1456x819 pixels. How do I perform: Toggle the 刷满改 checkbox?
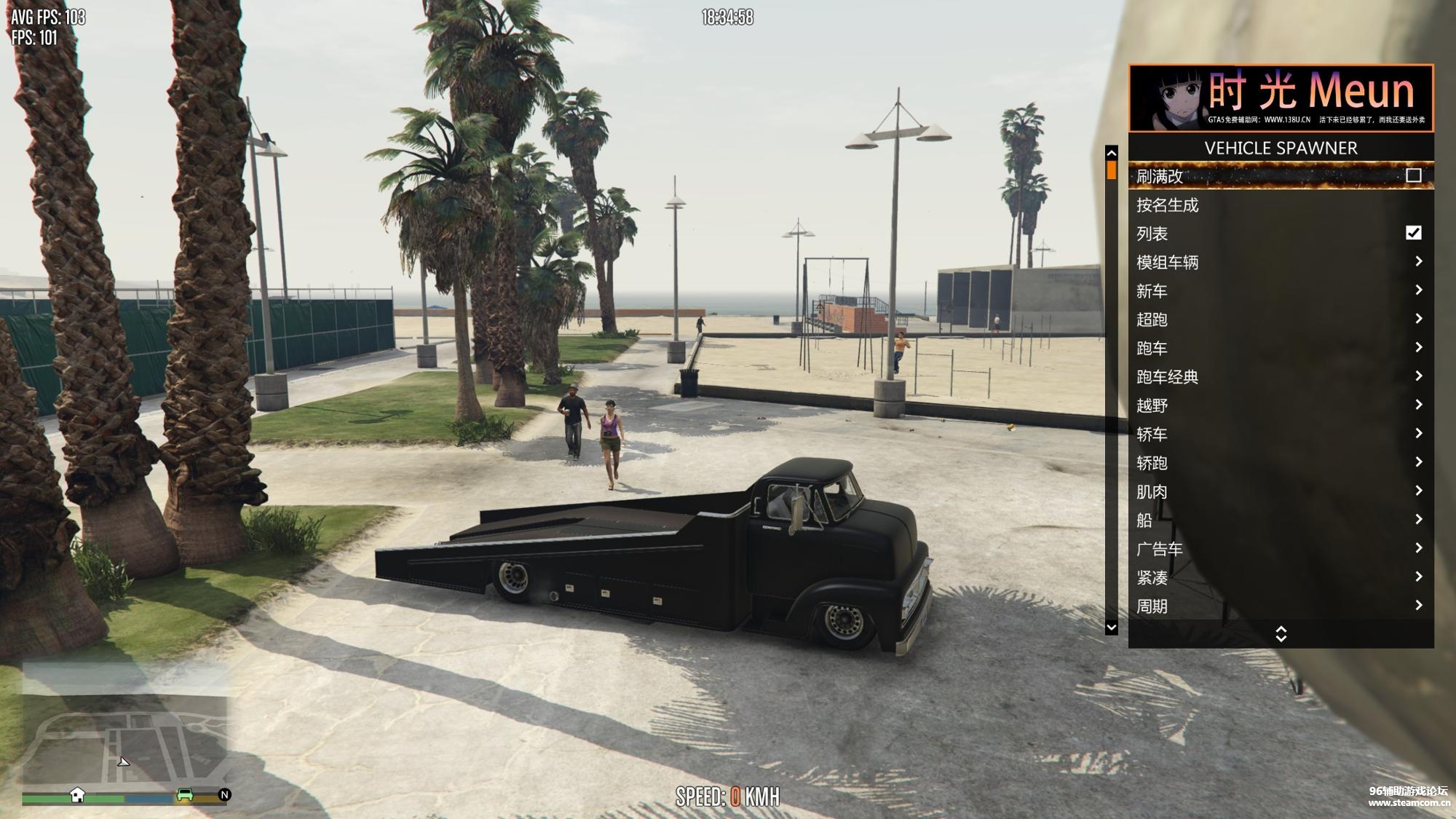[x=1413, y=175]
